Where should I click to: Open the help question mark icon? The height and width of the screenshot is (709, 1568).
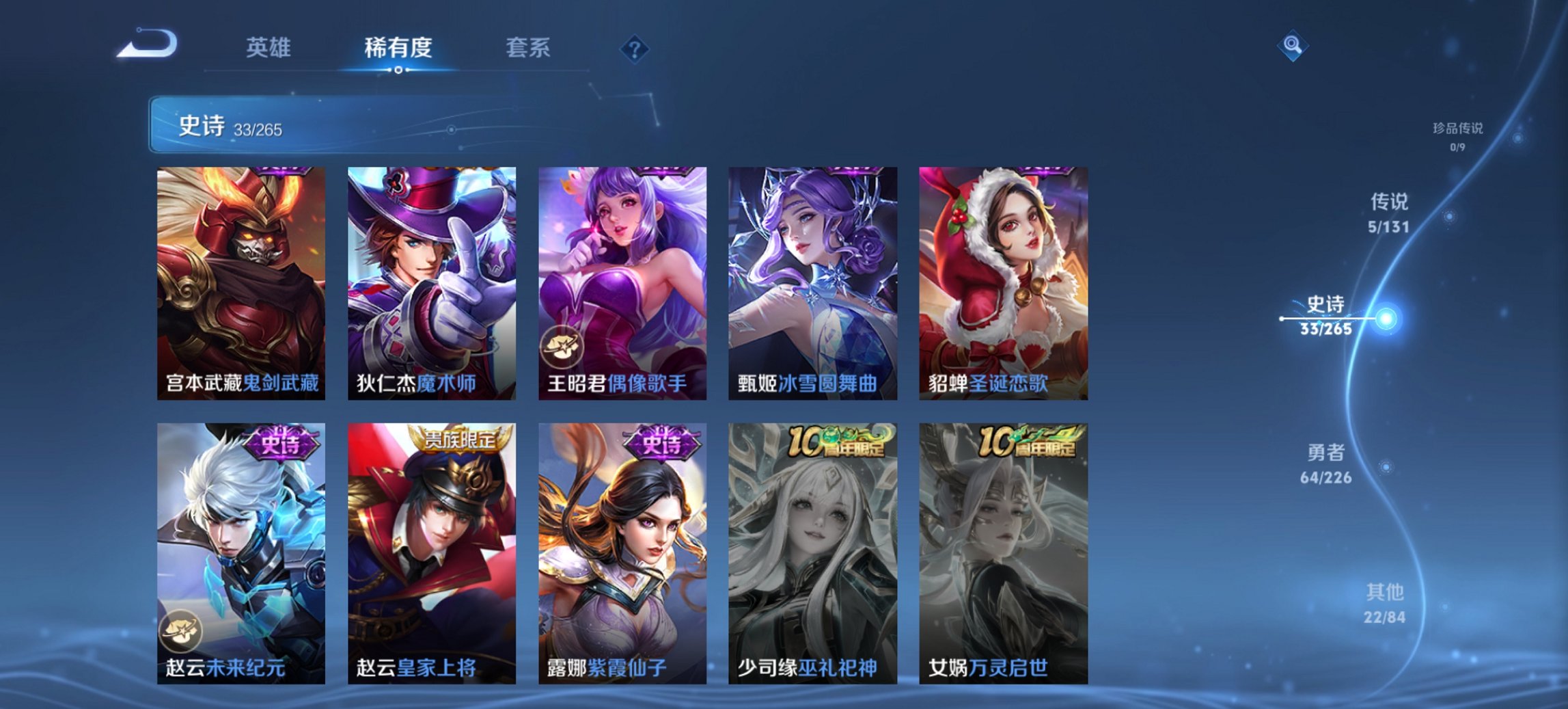635,48
